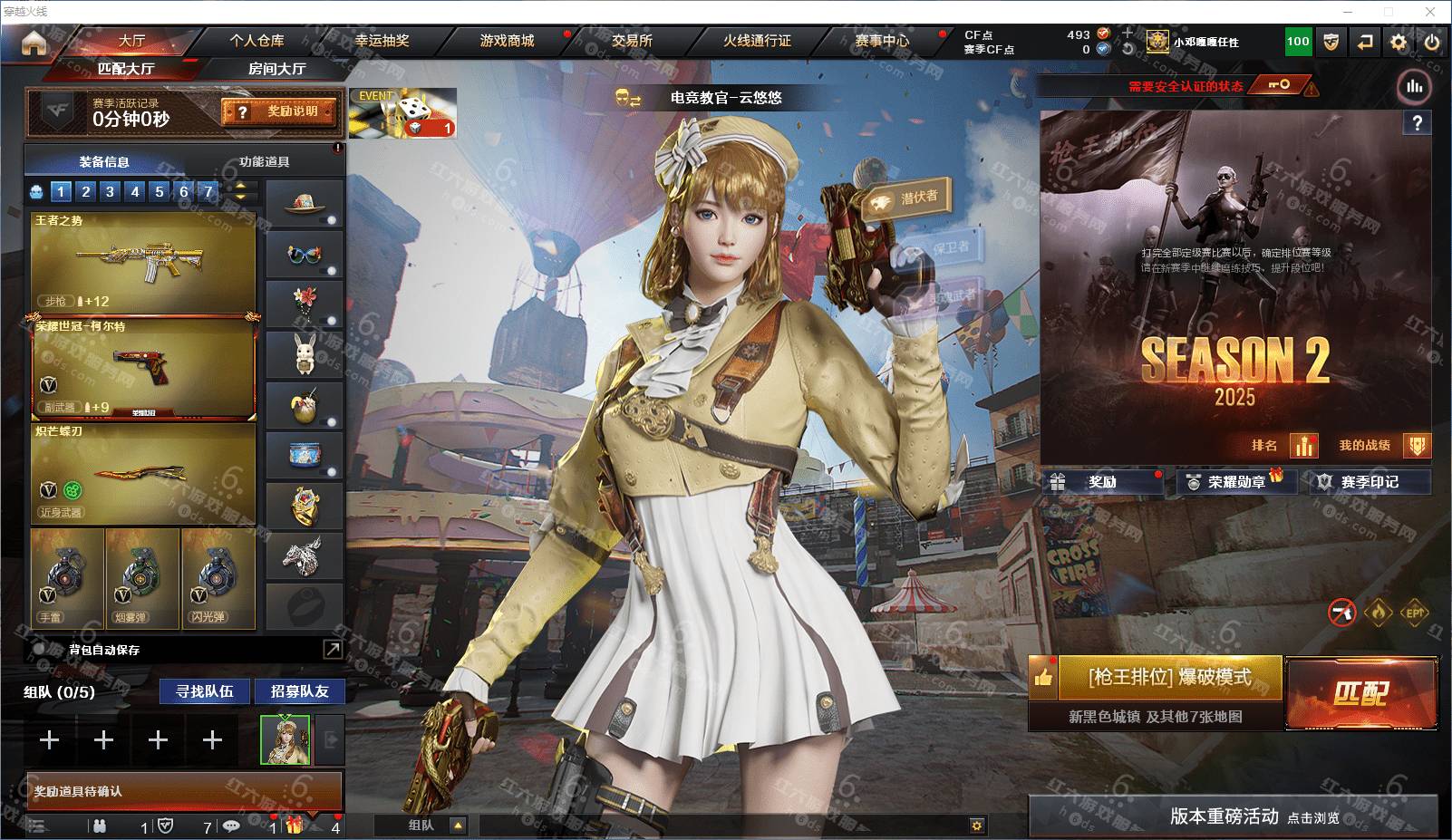Open the 赛事中心 menu
The image size is (1452, 840).
click(882, 41)
